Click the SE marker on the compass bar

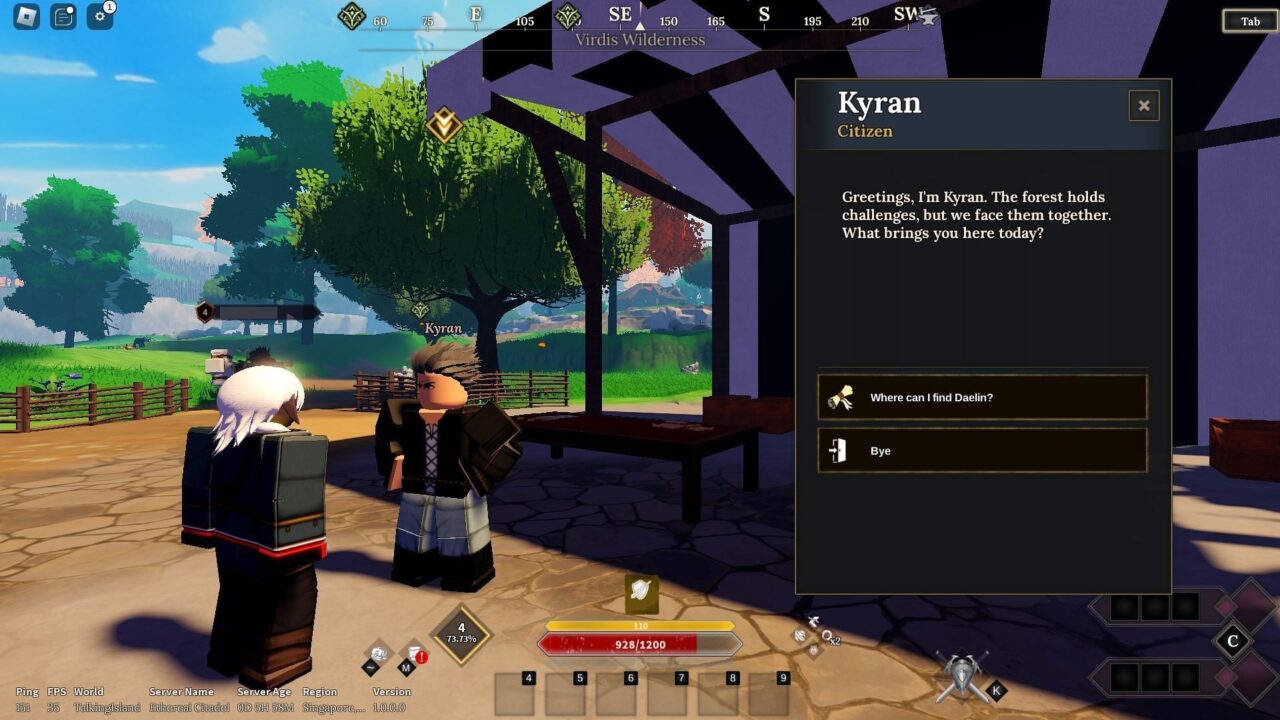619,13
